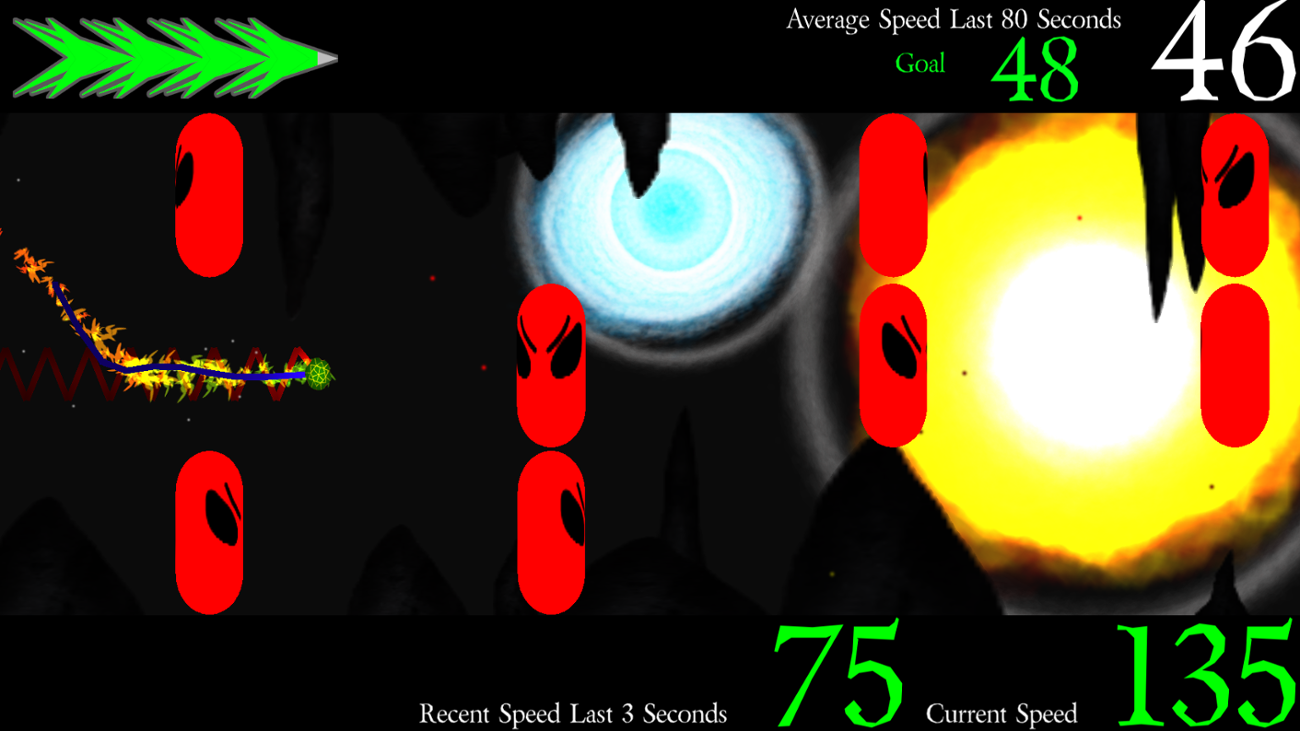Click the Average Speed Last 80 Seconds label
1300x731 pixels.
click(955, 18)
